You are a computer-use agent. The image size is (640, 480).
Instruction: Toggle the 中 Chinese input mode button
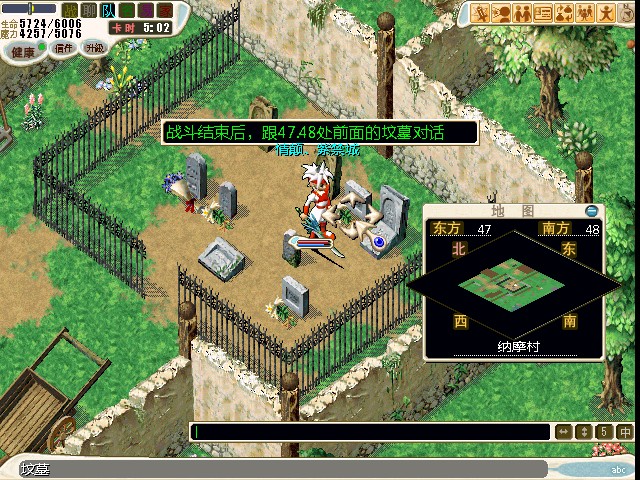(625, 432)
